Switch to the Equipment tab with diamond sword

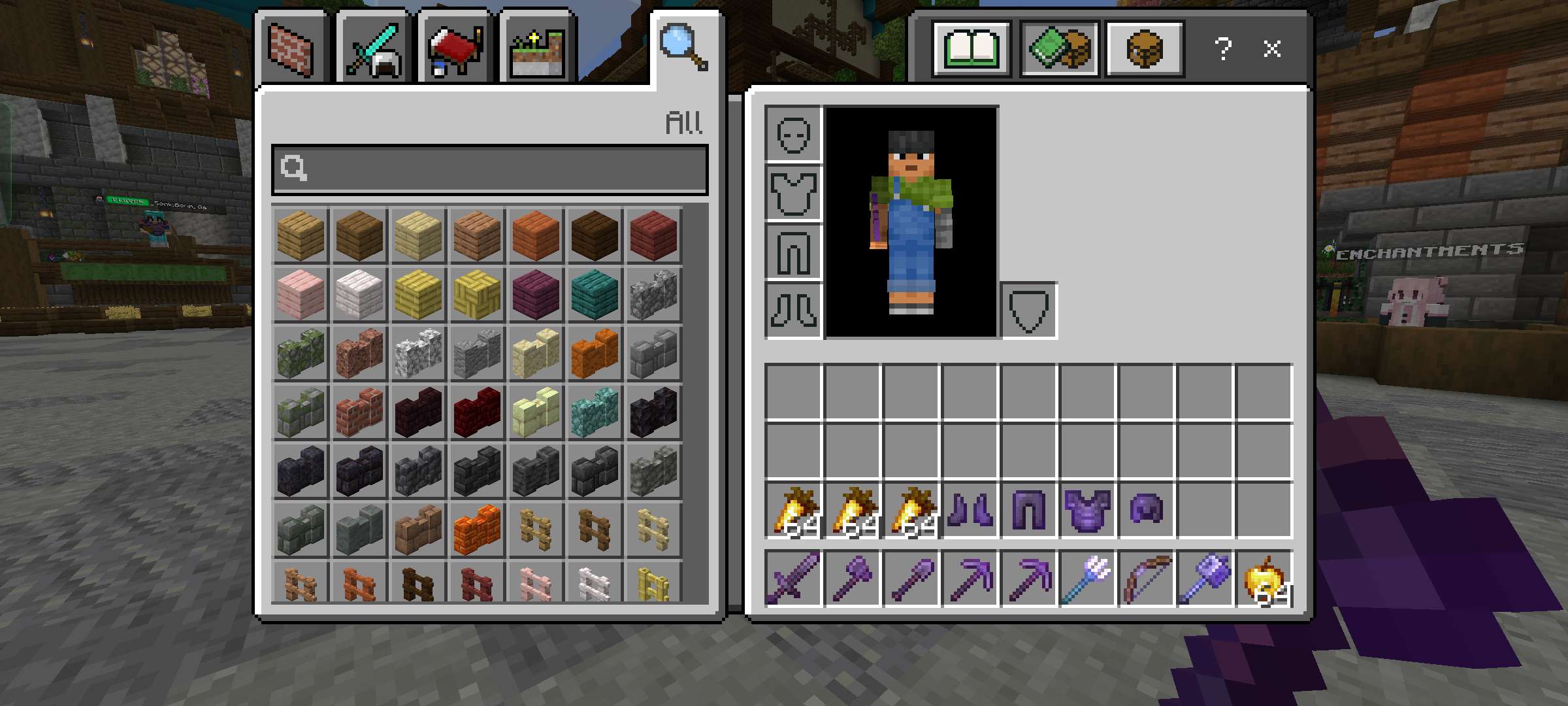point(373,50)
